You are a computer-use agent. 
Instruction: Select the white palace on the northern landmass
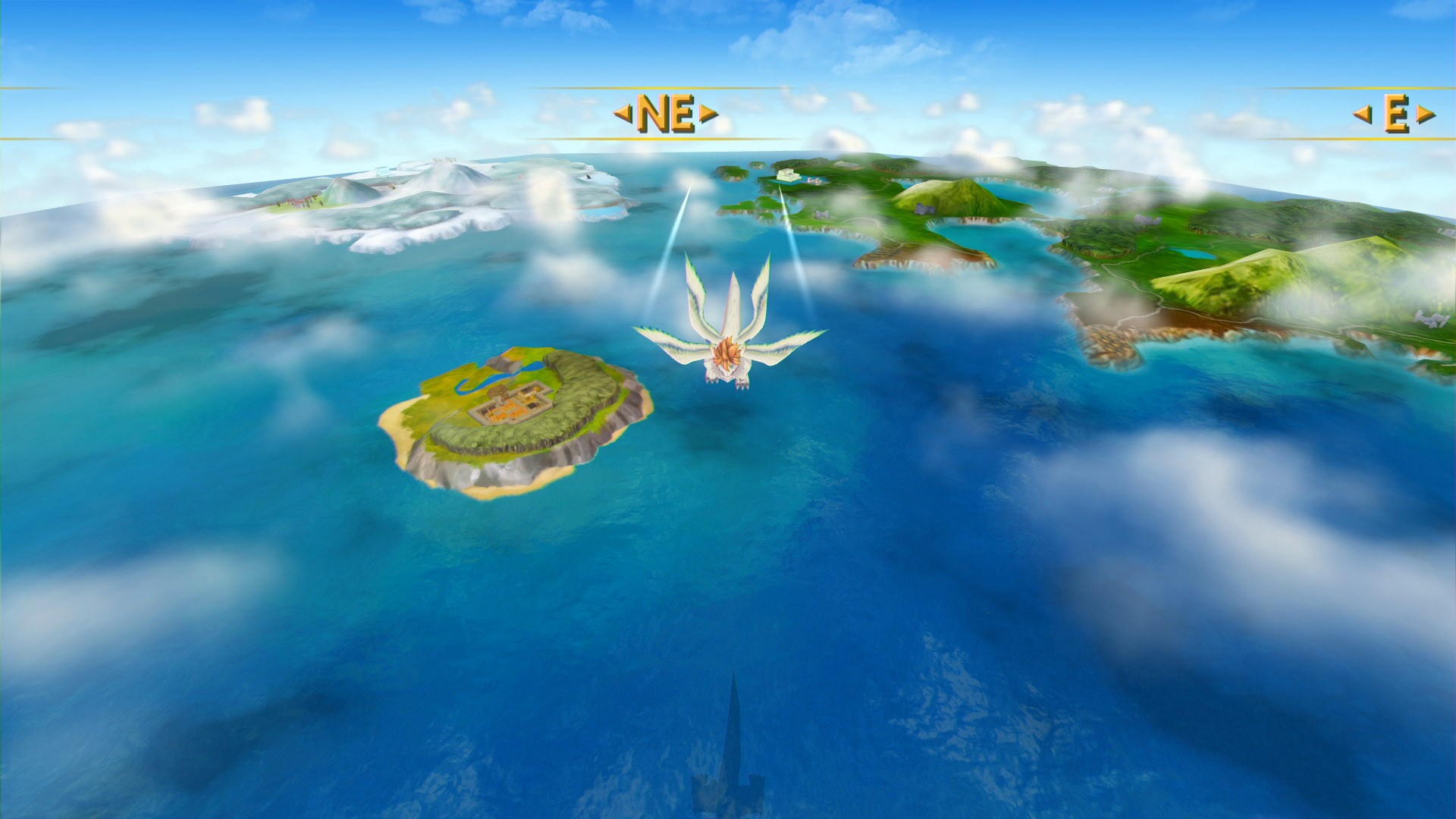click(786, 176)
